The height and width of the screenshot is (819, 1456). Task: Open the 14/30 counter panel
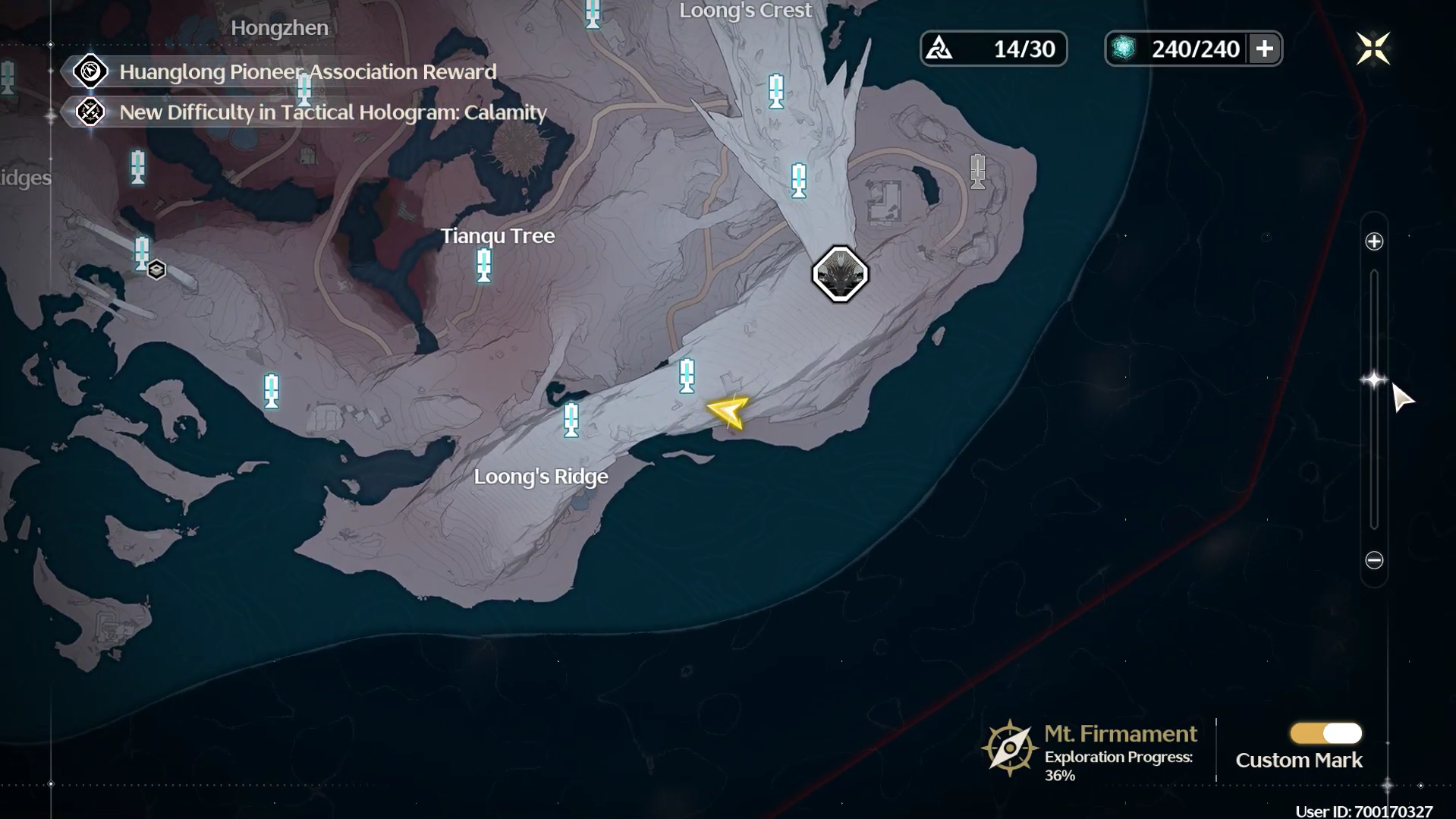[993, 49]
